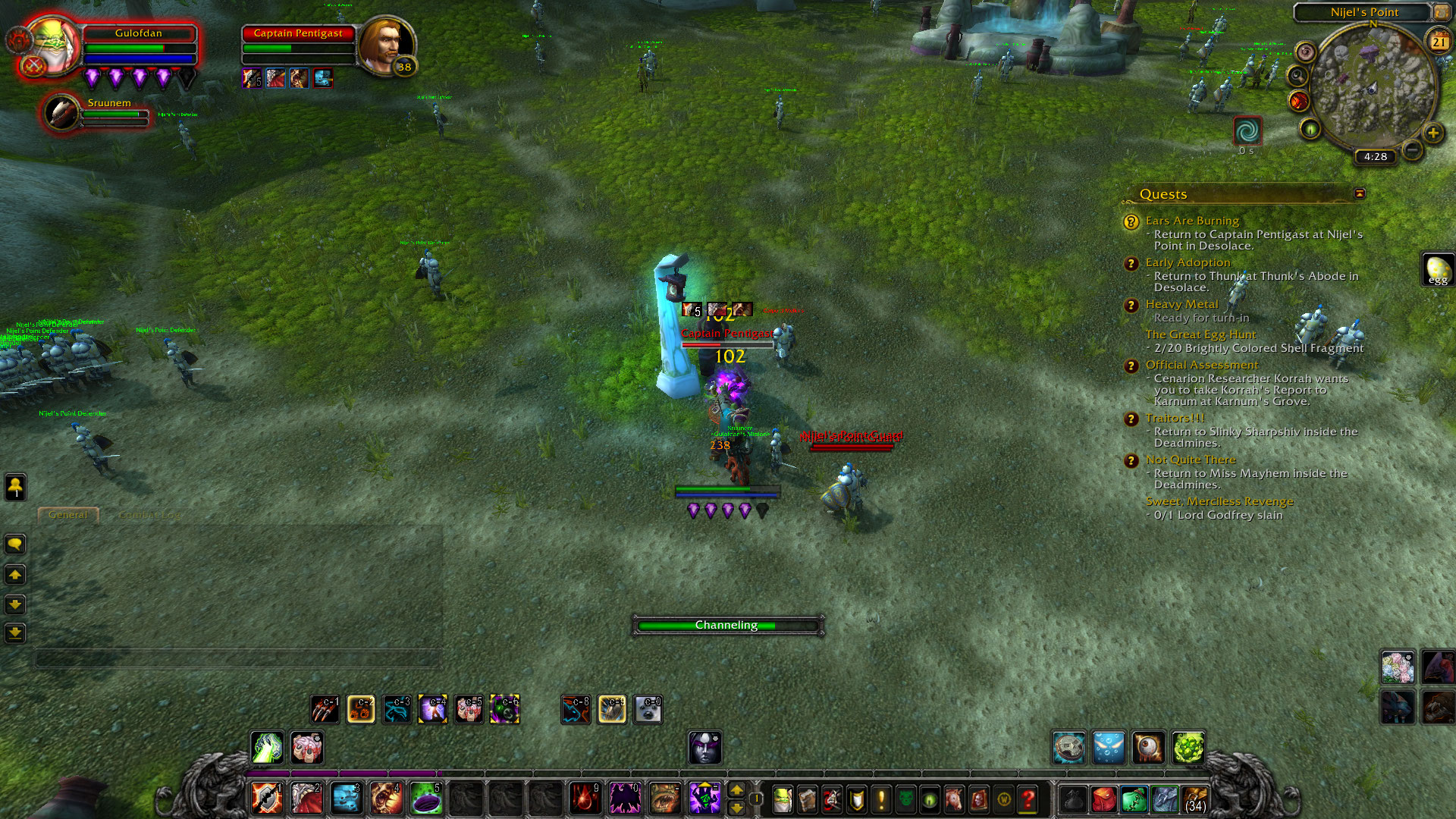
Task: Click Captain Pentigast's target portrait
Action: (385, 44)
